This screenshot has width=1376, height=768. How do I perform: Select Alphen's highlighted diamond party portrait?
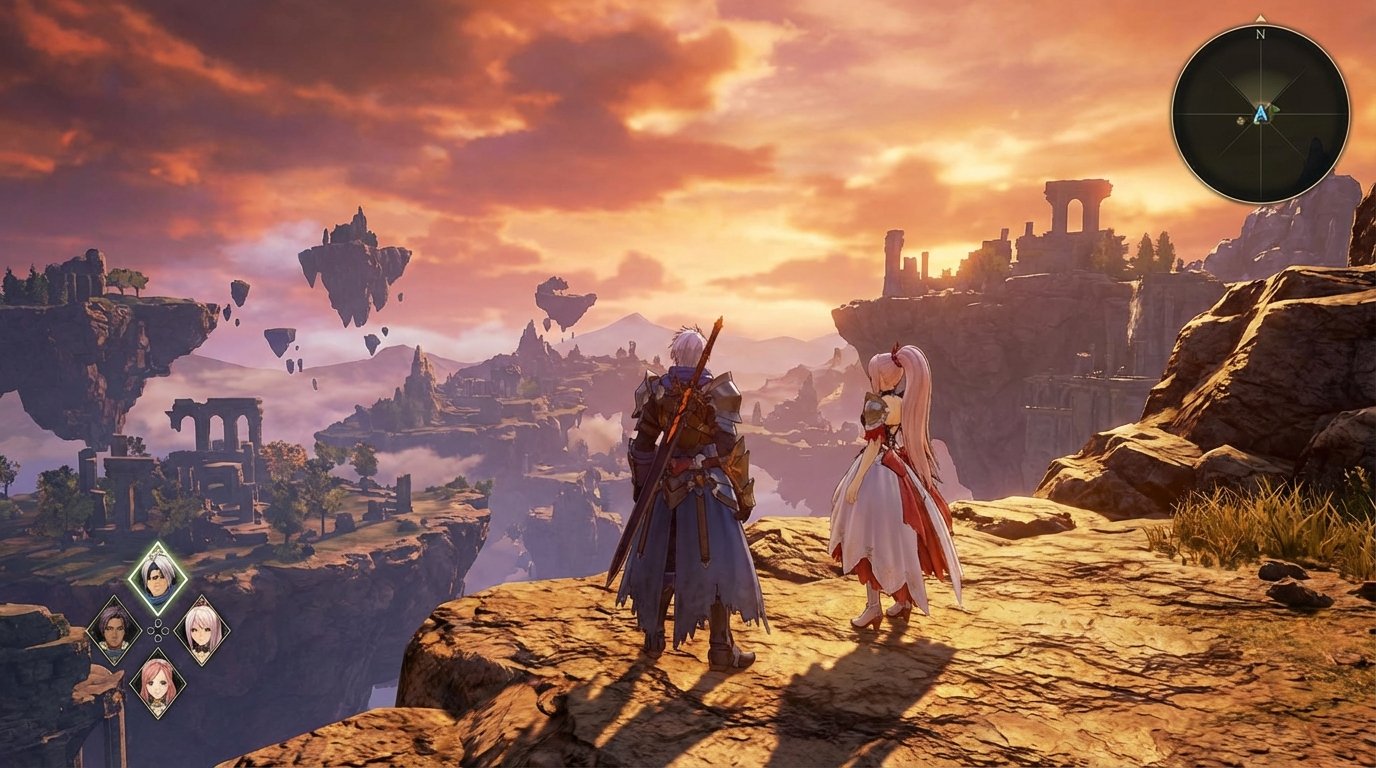[157, 576]
